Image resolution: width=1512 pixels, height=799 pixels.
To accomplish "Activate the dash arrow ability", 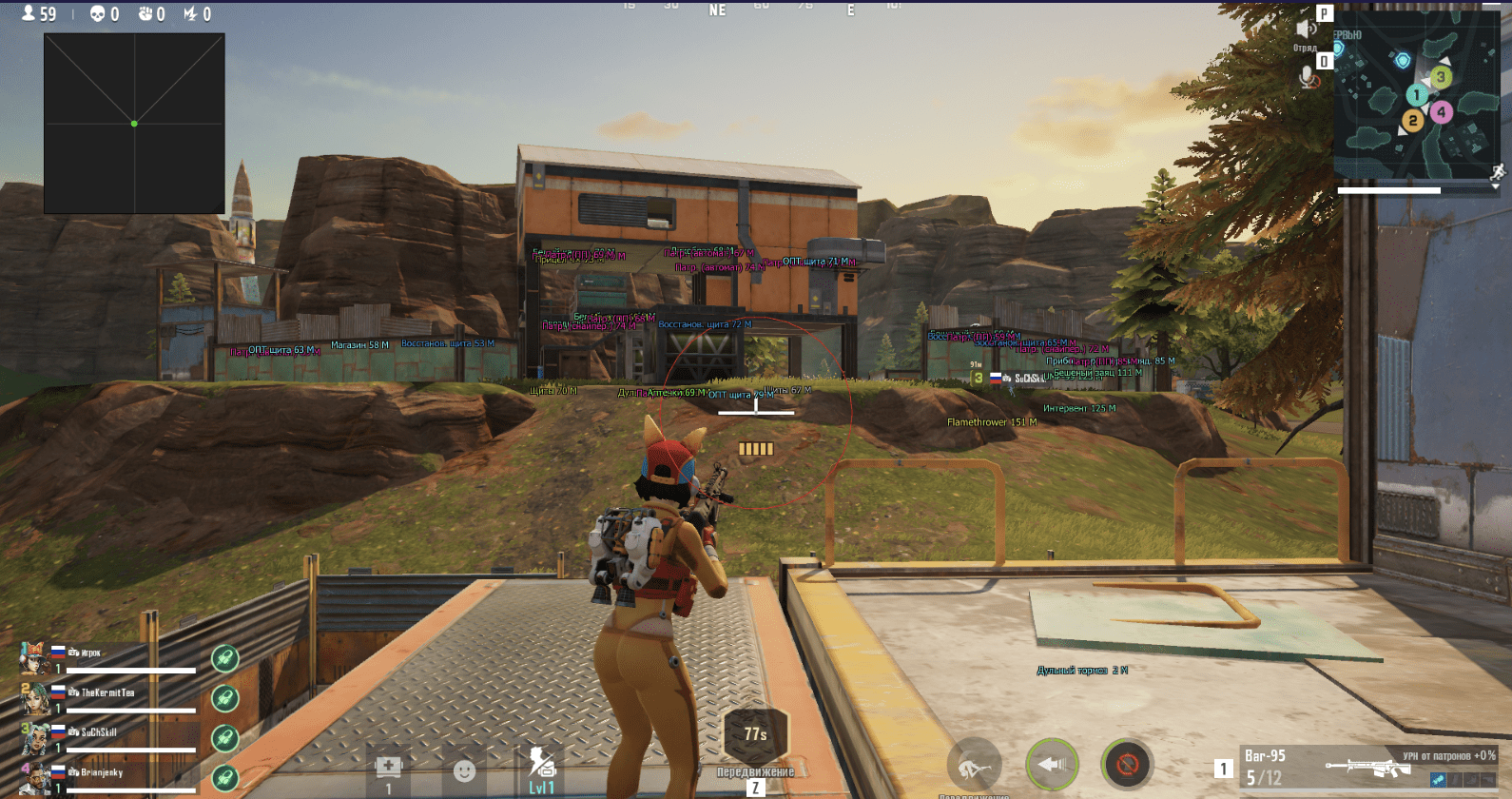I will coord(1052,764).
